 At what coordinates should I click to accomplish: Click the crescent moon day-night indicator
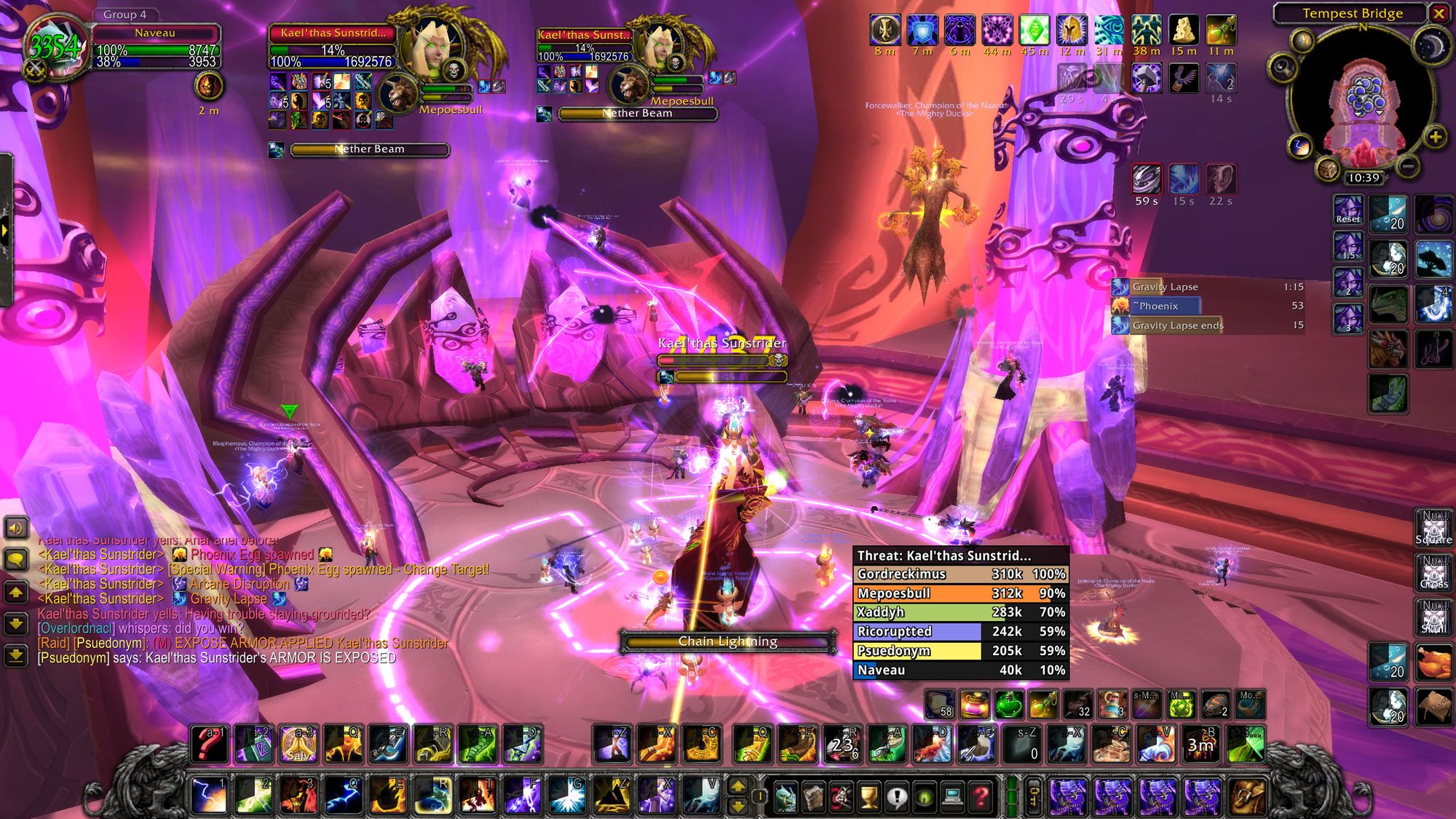pyautogui.click(x=1431, y=47)
